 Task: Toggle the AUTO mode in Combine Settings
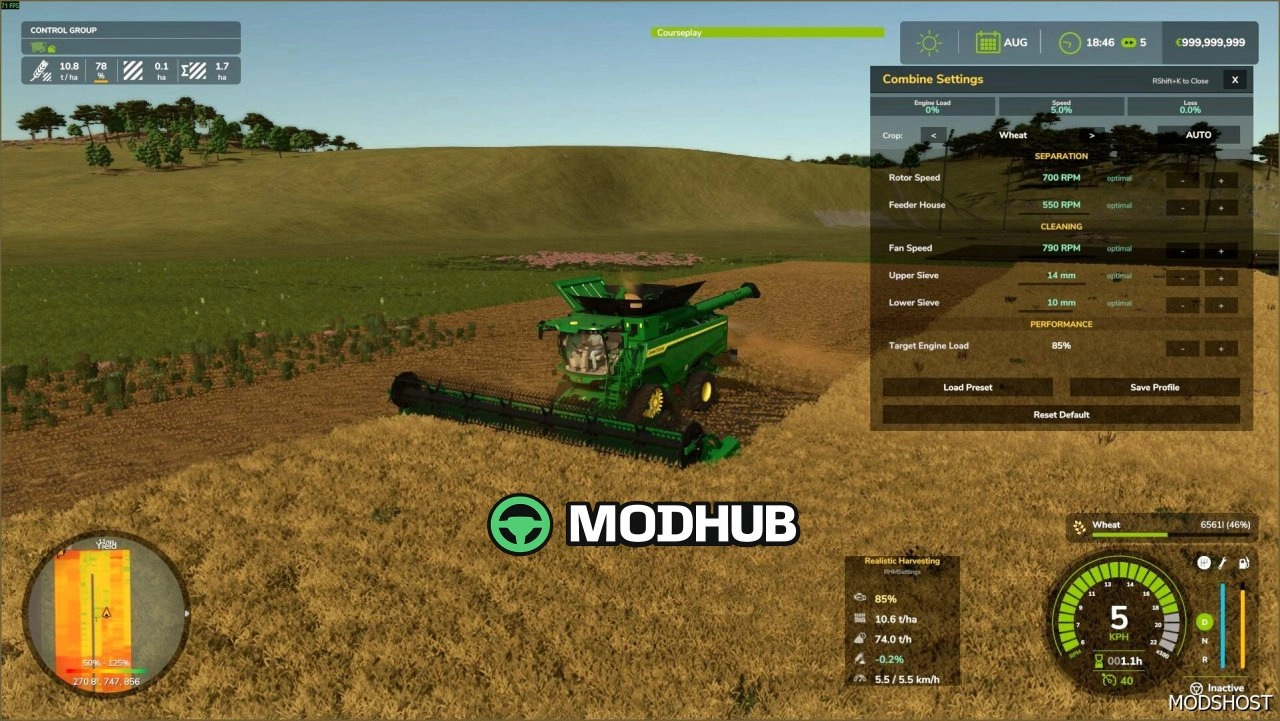[x=1197, y=134]
